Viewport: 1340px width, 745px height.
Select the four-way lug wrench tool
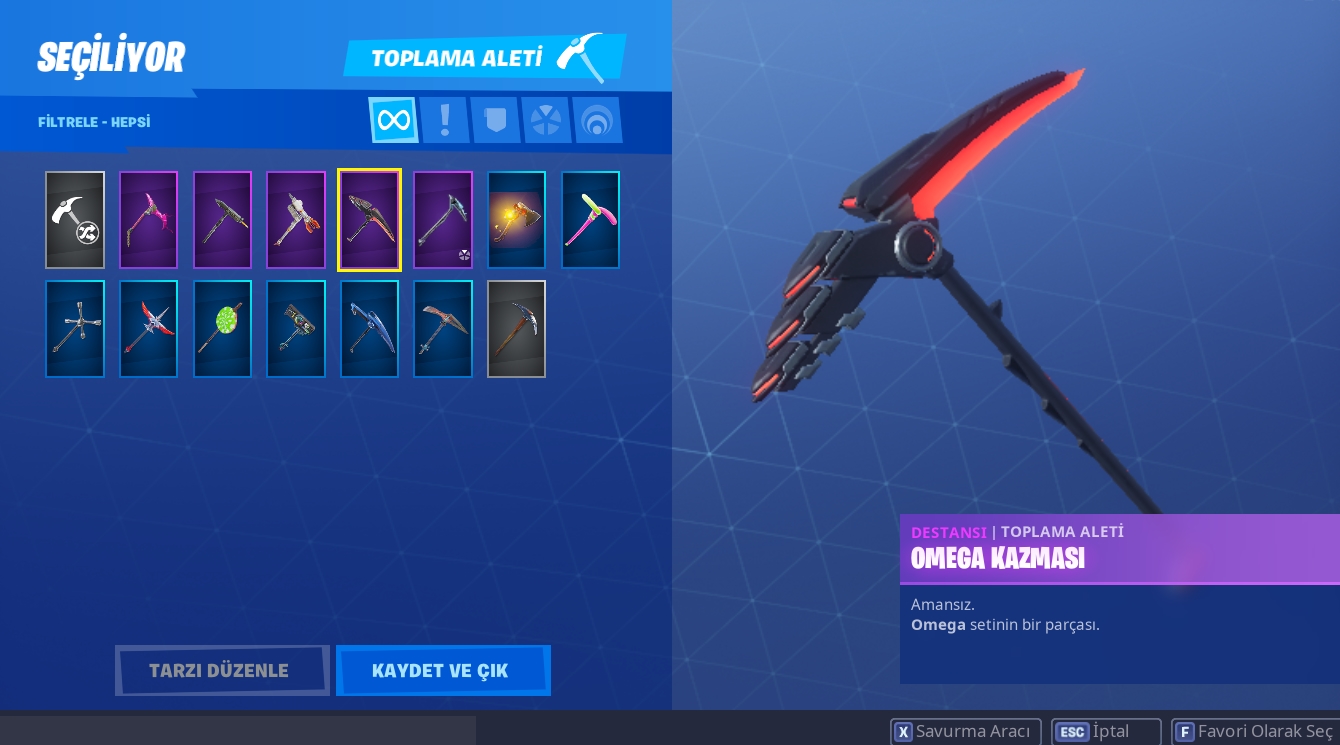click(75, 329)
